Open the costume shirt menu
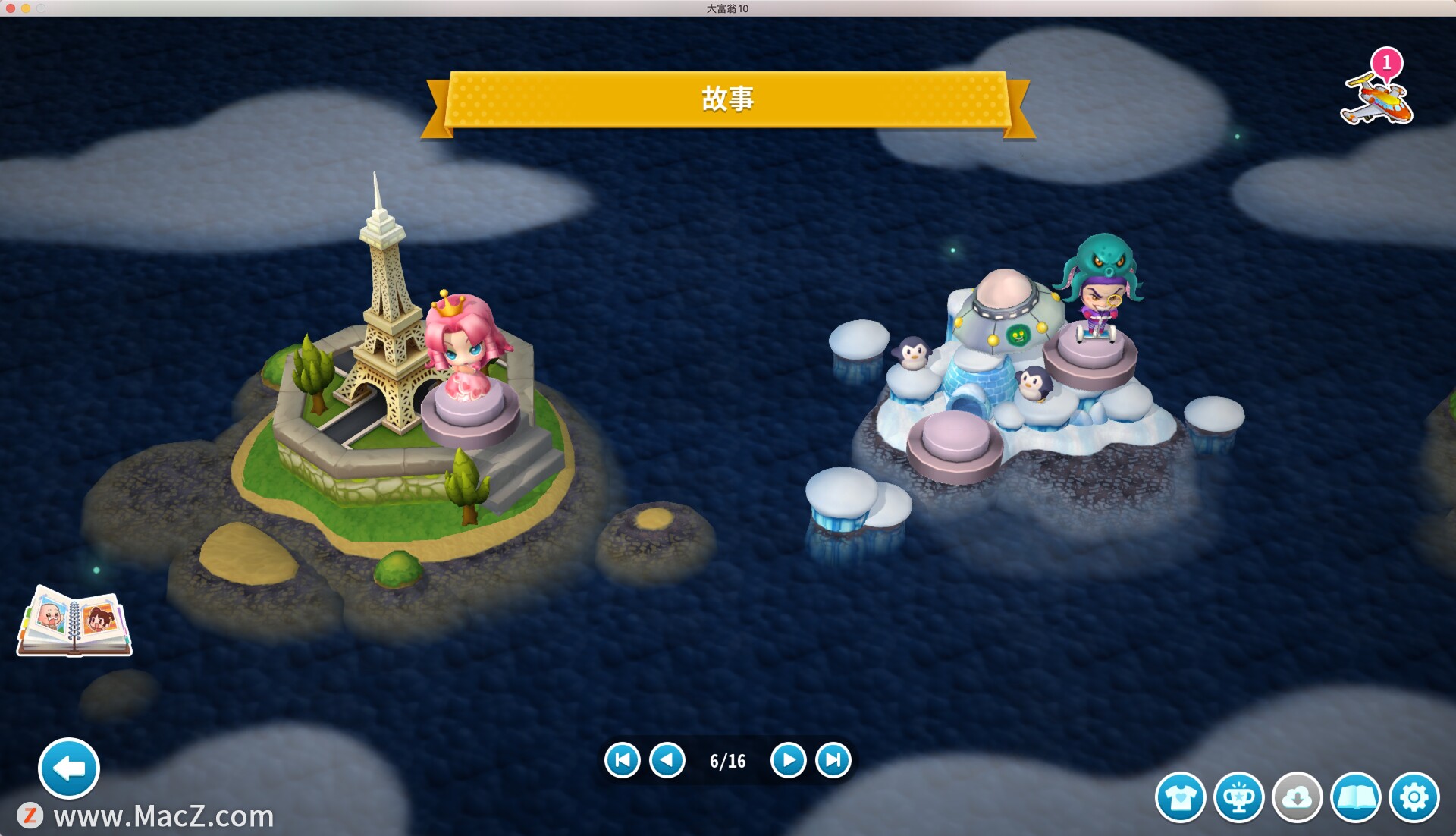The image size is (1456, 836). (x=1180, y=797)
